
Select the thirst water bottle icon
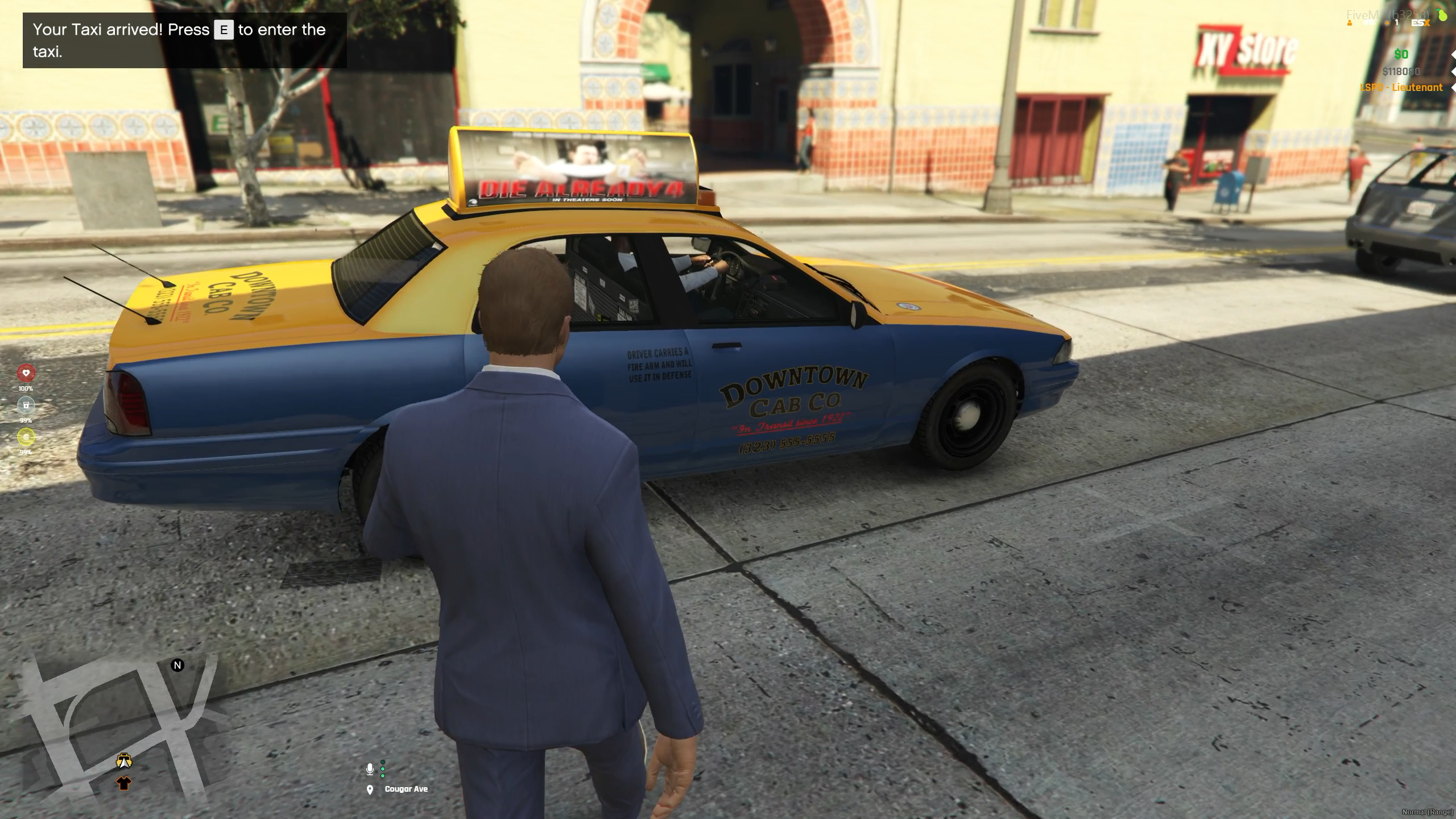click(26, 404)
